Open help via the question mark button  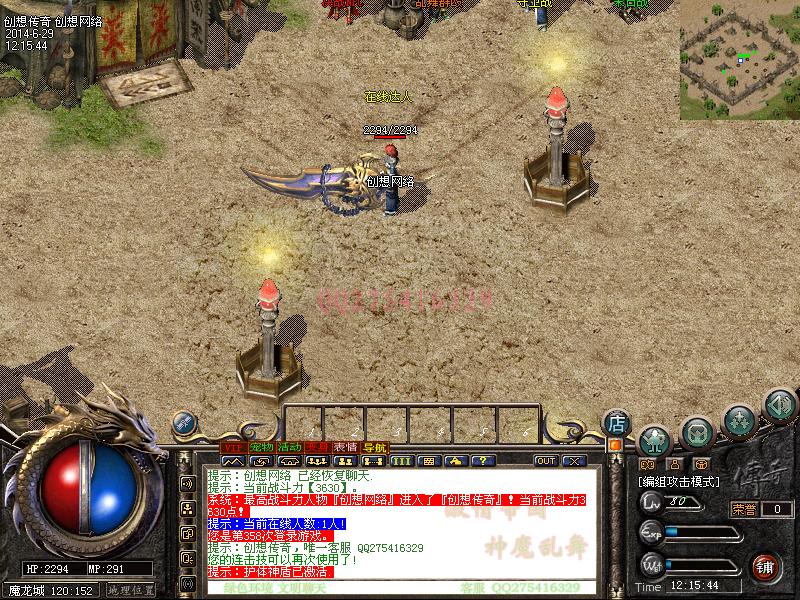(x=484, y=461)
